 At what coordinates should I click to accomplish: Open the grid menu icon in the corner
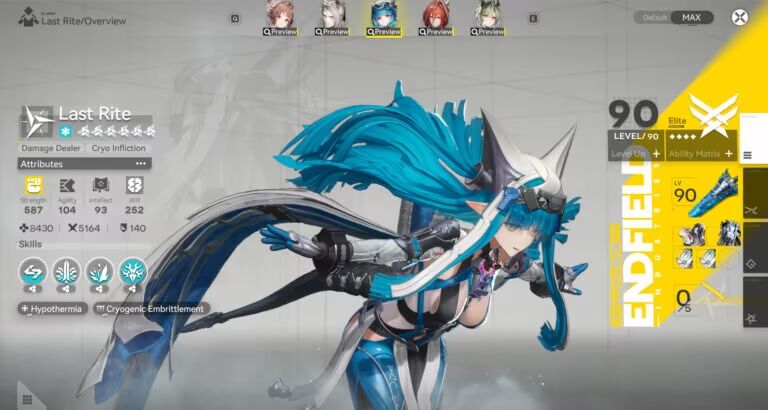coord(26,399)
